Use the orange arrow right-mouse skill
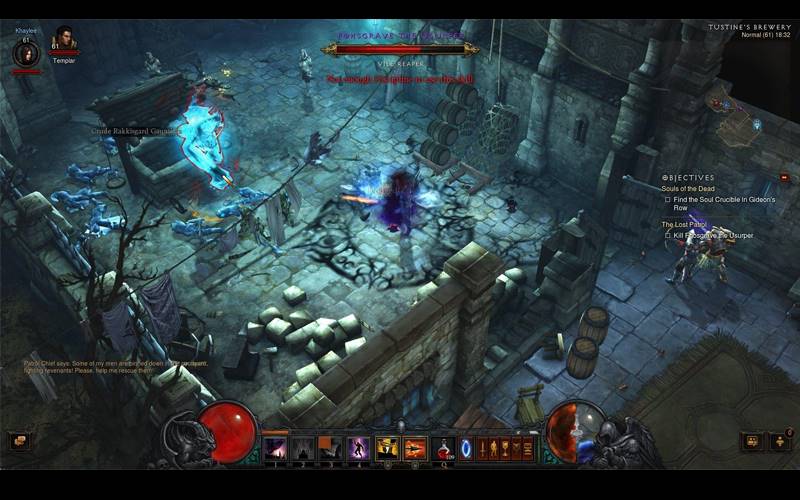Image resolution: width=800 pixels, height=500 pixels. tap(415, 448)
